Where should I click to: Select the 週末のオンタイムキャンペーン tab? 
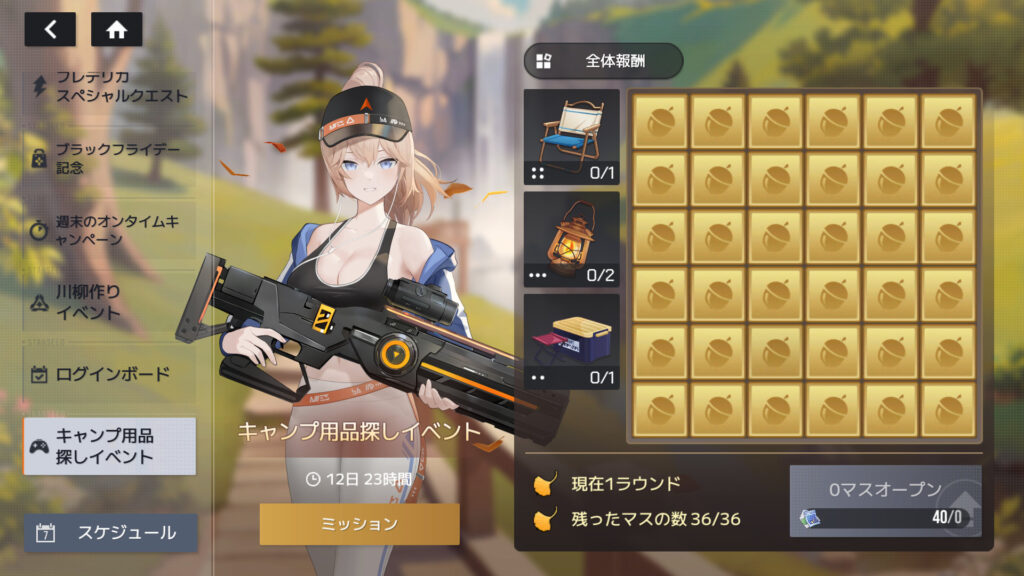[x=110, y=230]
